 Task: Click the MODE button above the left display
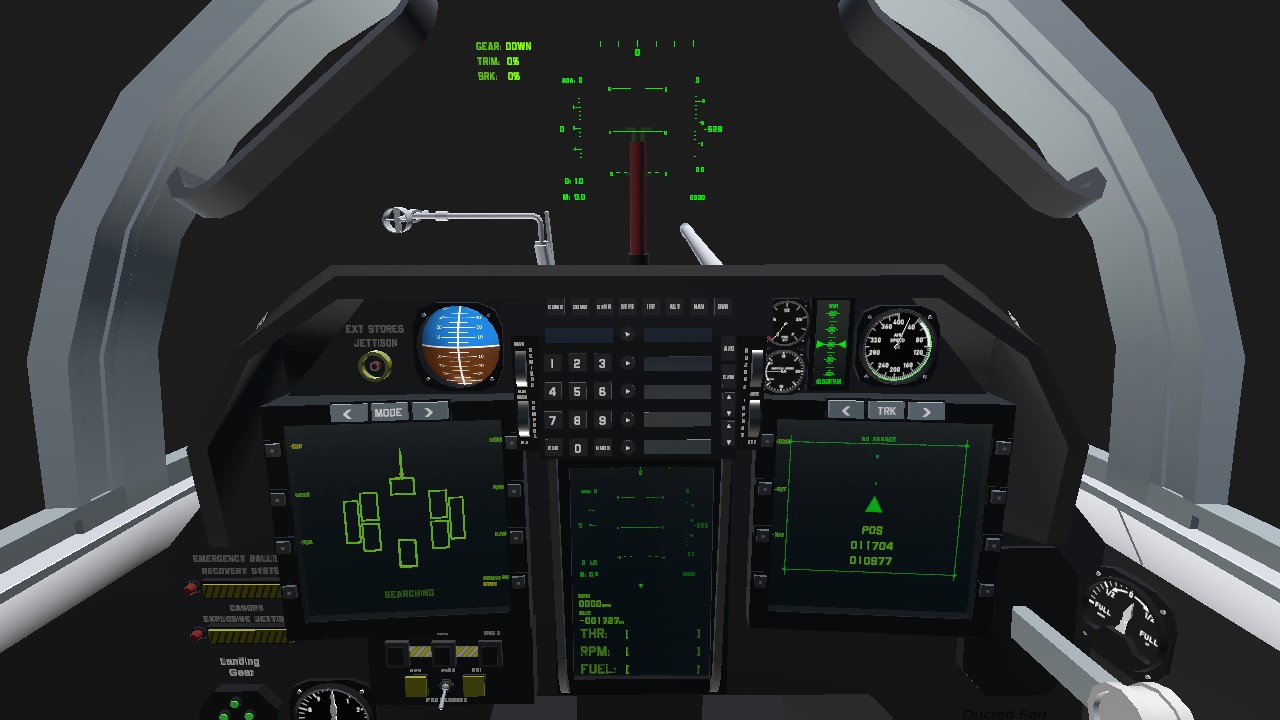coord(388,412)
